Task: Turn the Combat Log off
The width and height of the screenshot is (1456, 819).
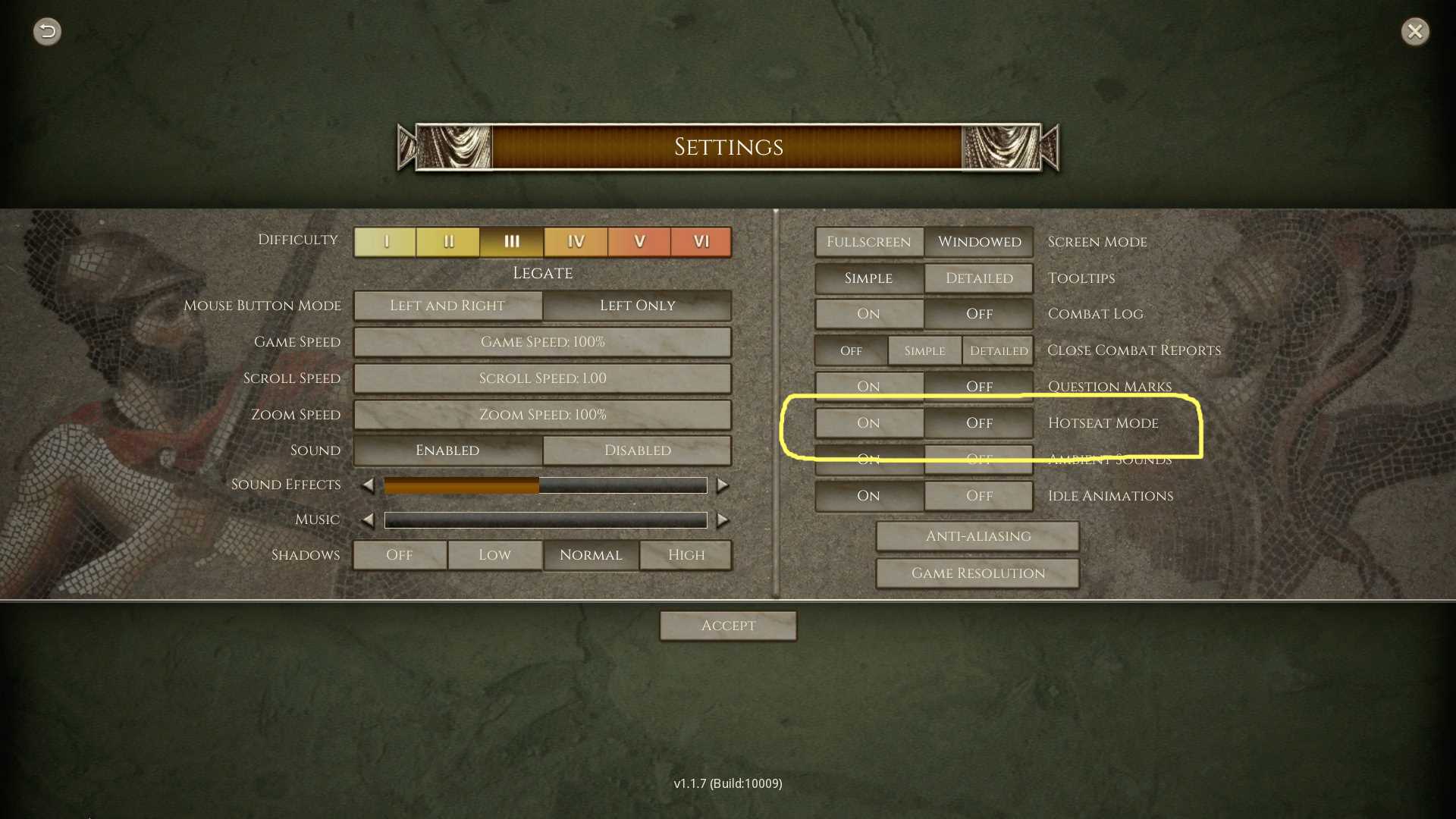Action: [979, 314]
